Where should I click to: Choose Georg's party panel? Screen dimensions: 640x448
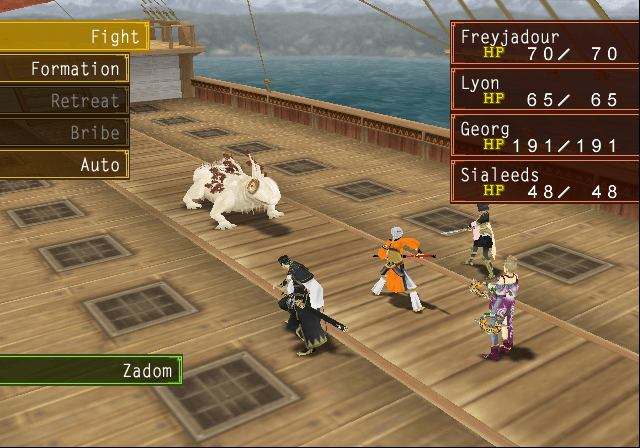pos(544,136)
